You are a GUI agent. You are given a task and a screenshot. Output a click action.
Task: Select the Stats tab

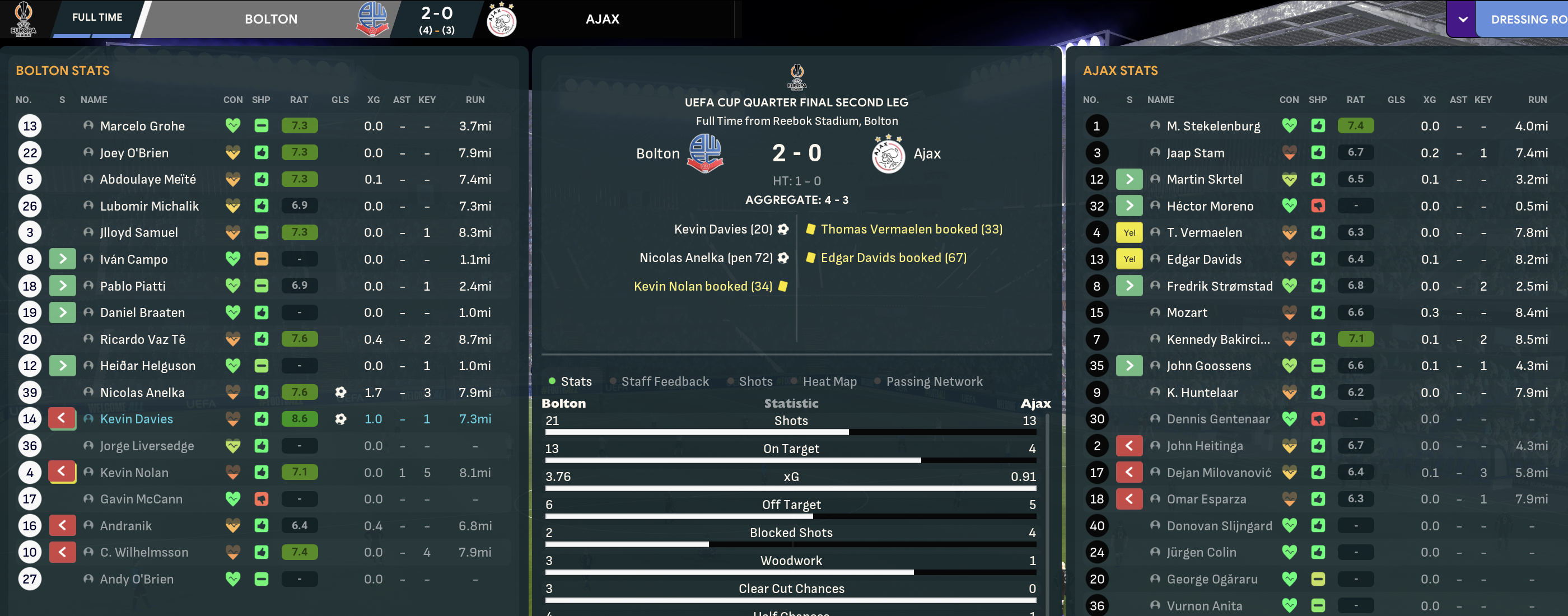click(576, 382)
